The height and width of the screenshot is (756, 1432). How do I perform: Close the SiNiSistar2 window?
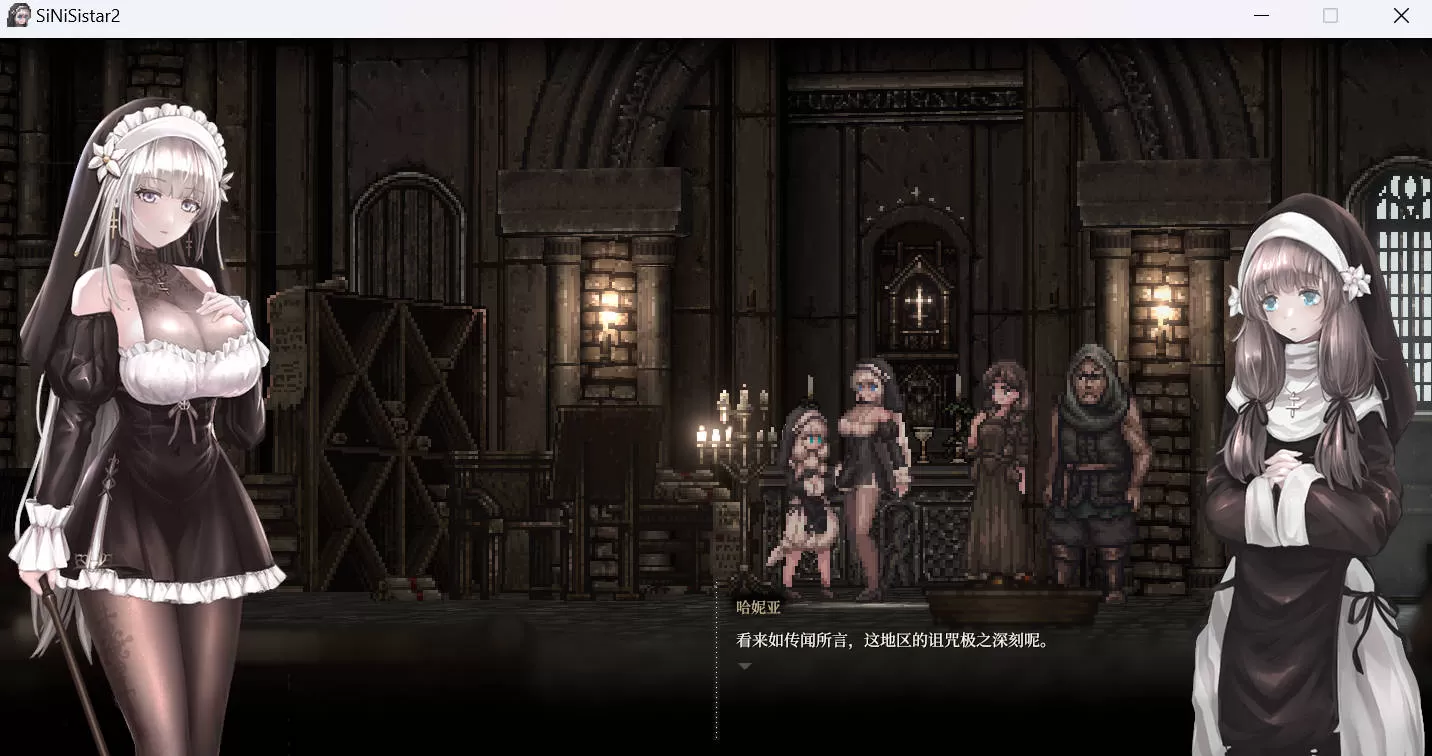click(x=1401, y=16)
